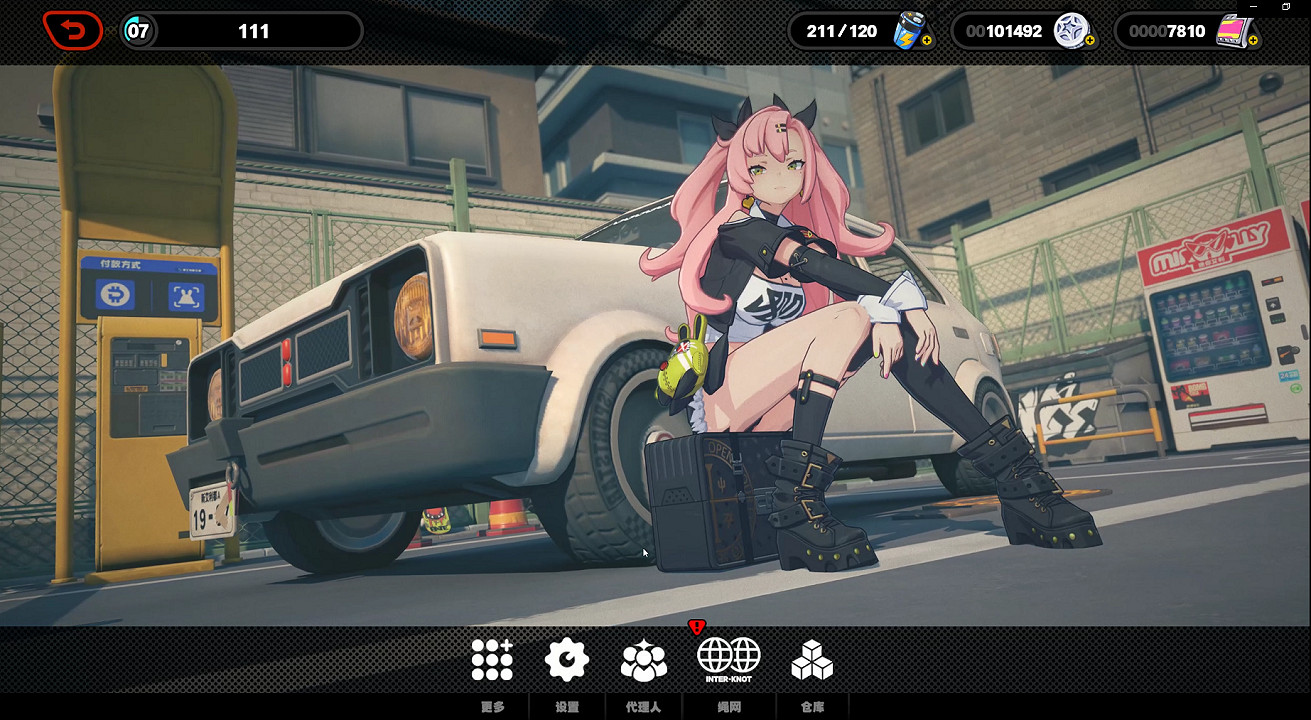Click the red back arrow button
This screenshot has width=1311, height=720.
[x=72, y=31]
